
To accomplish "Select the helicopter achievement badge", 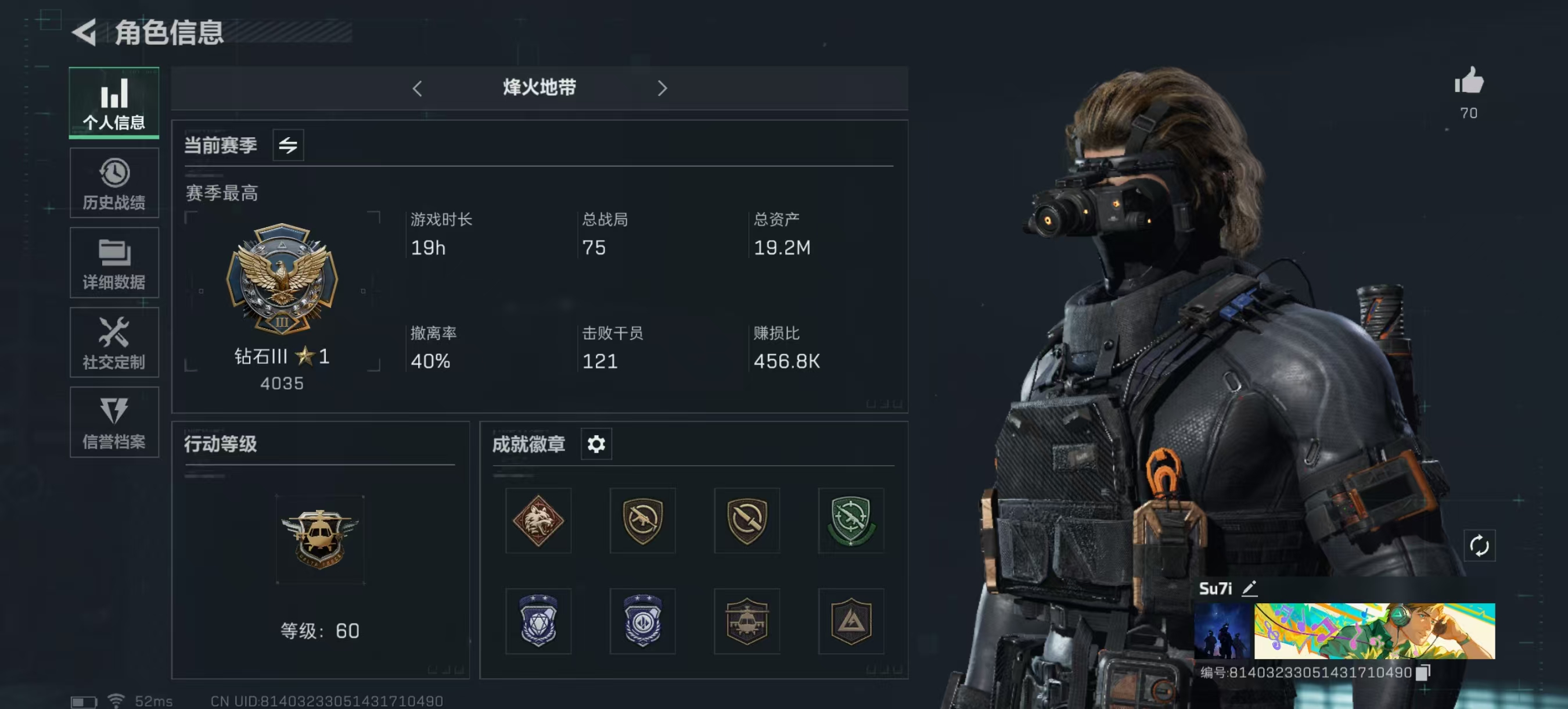I will click(x=746, y=621).
